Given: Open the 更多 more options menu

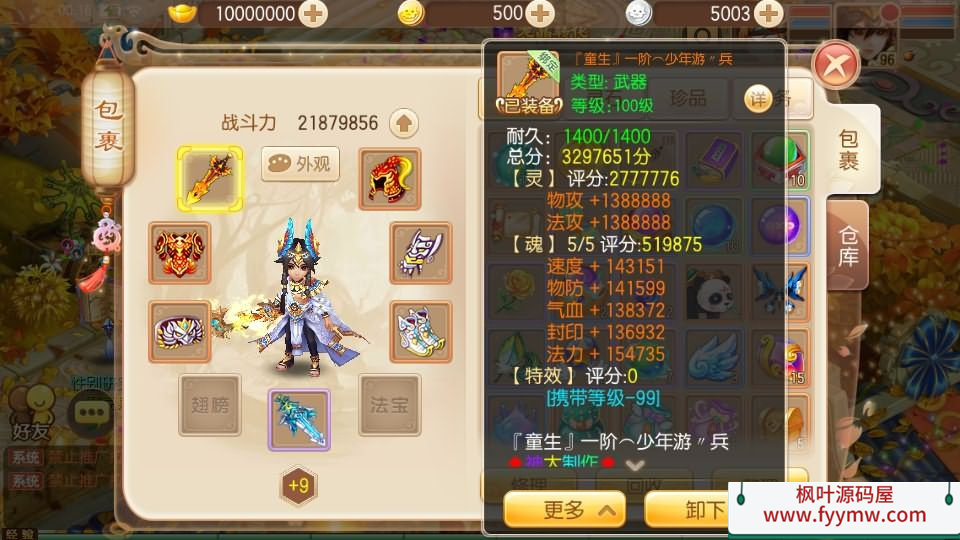Looking at the screenshot, I should coord(564,510).
